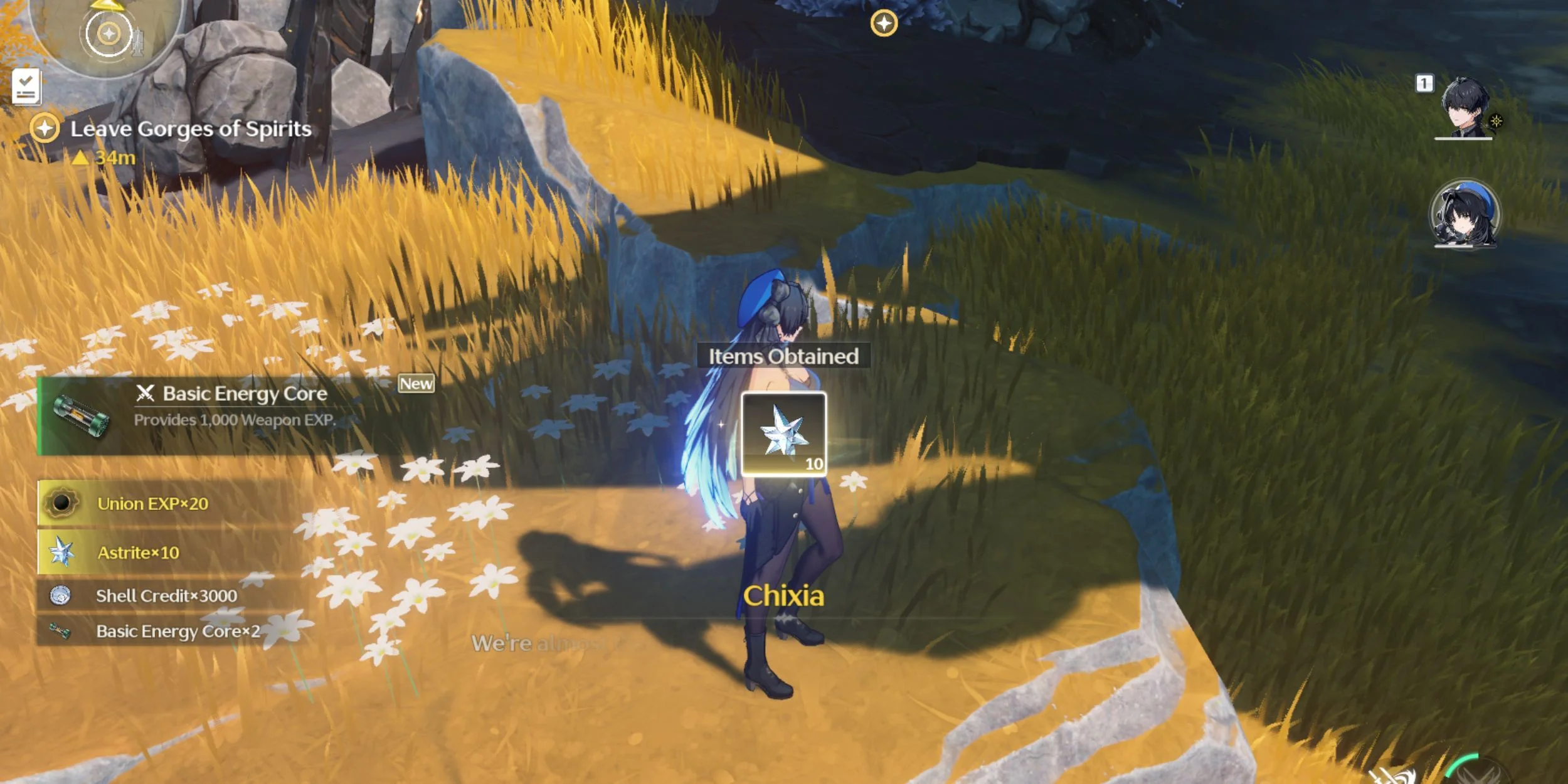Select the Shell Credit×3000 reward row
The image size is (1568, 784).
tap(166, 596)
